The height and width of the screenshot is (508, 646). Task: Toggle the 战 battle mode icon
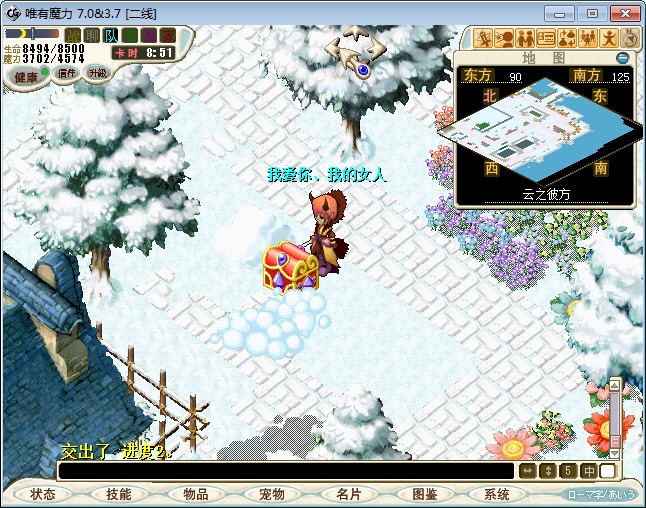pos(73,36)
